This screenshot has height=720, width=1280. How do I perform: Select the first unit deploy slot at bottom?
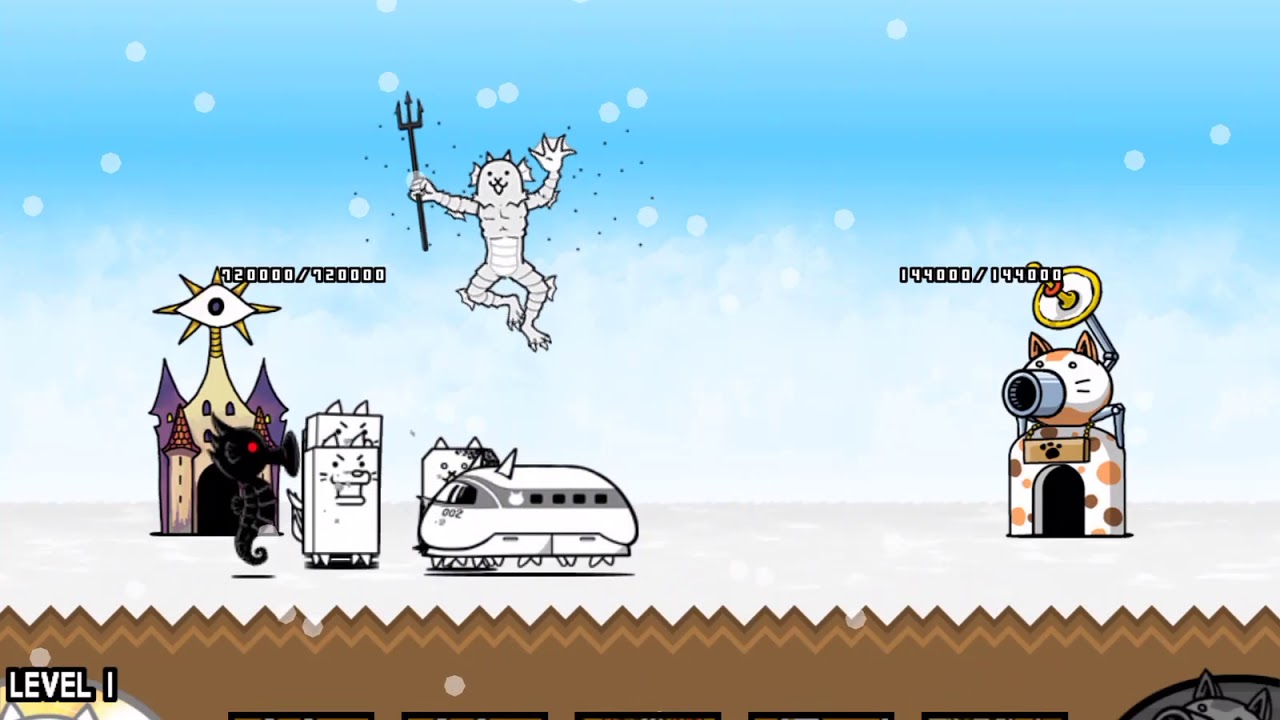click(300, 712)
